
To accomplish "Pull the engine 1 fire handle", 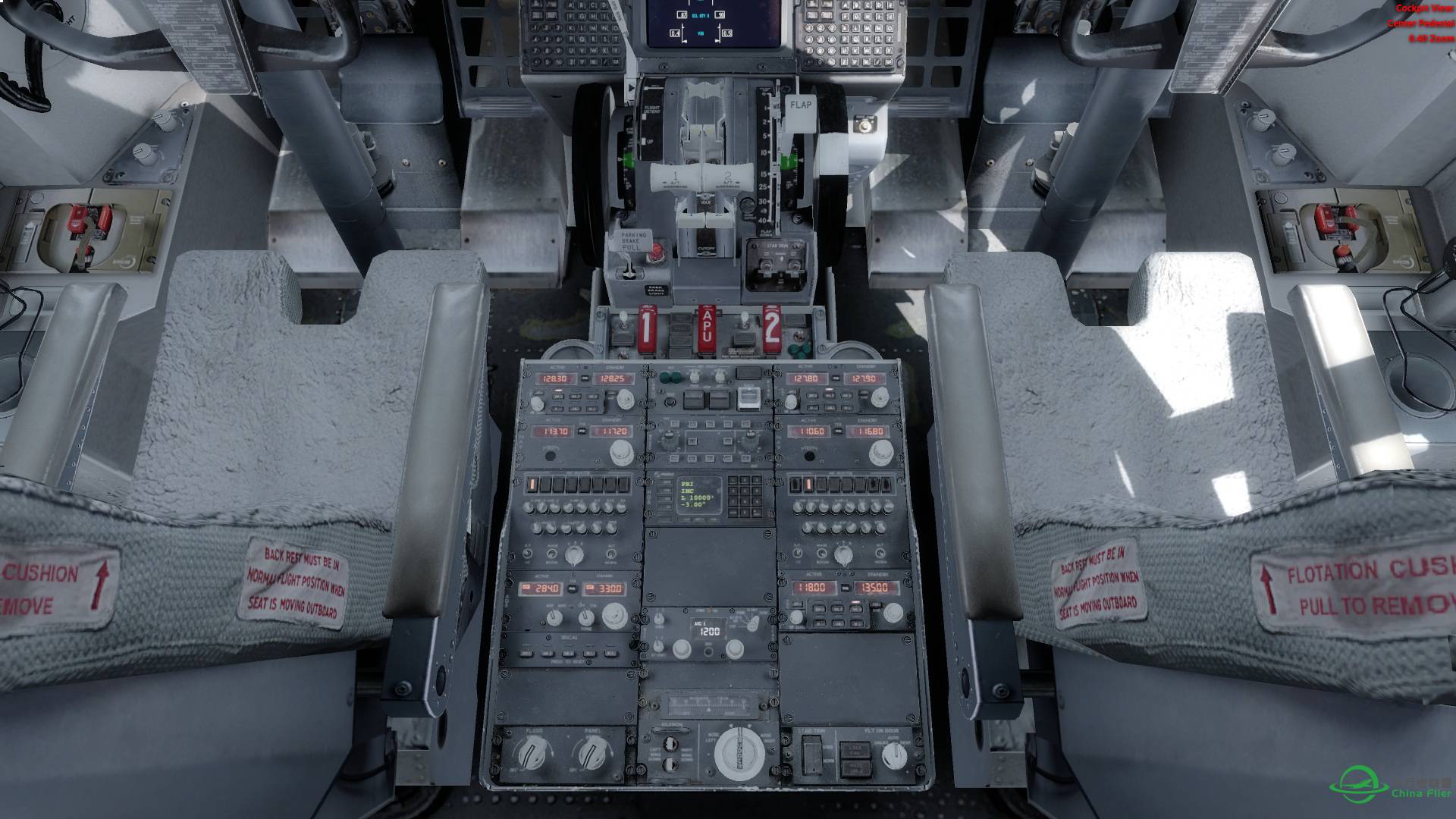I will click(647, 331).
